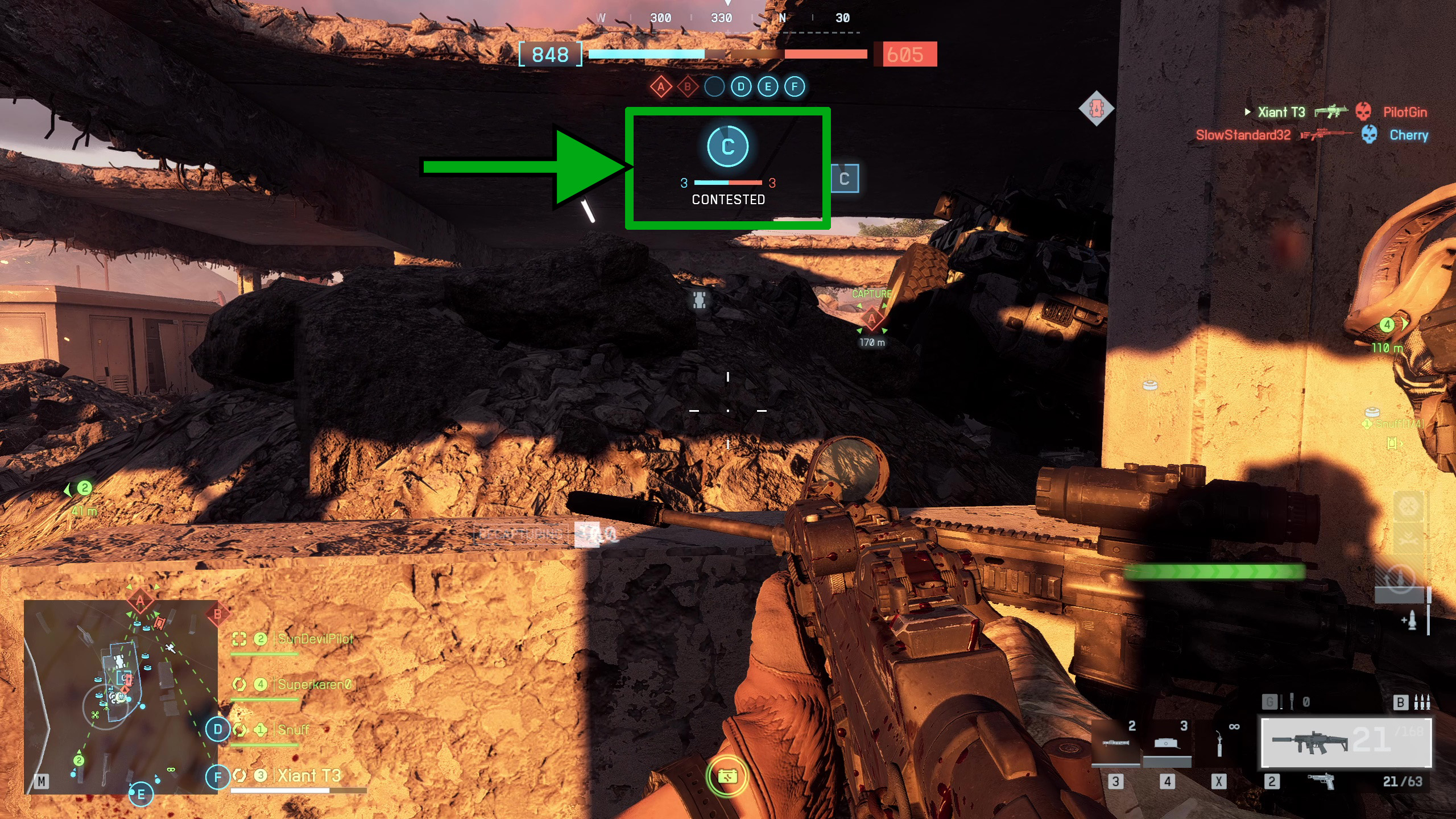1456x819 pixels.
Task: Switch to the sidearm pistol icon
Action: [1321, 782]
